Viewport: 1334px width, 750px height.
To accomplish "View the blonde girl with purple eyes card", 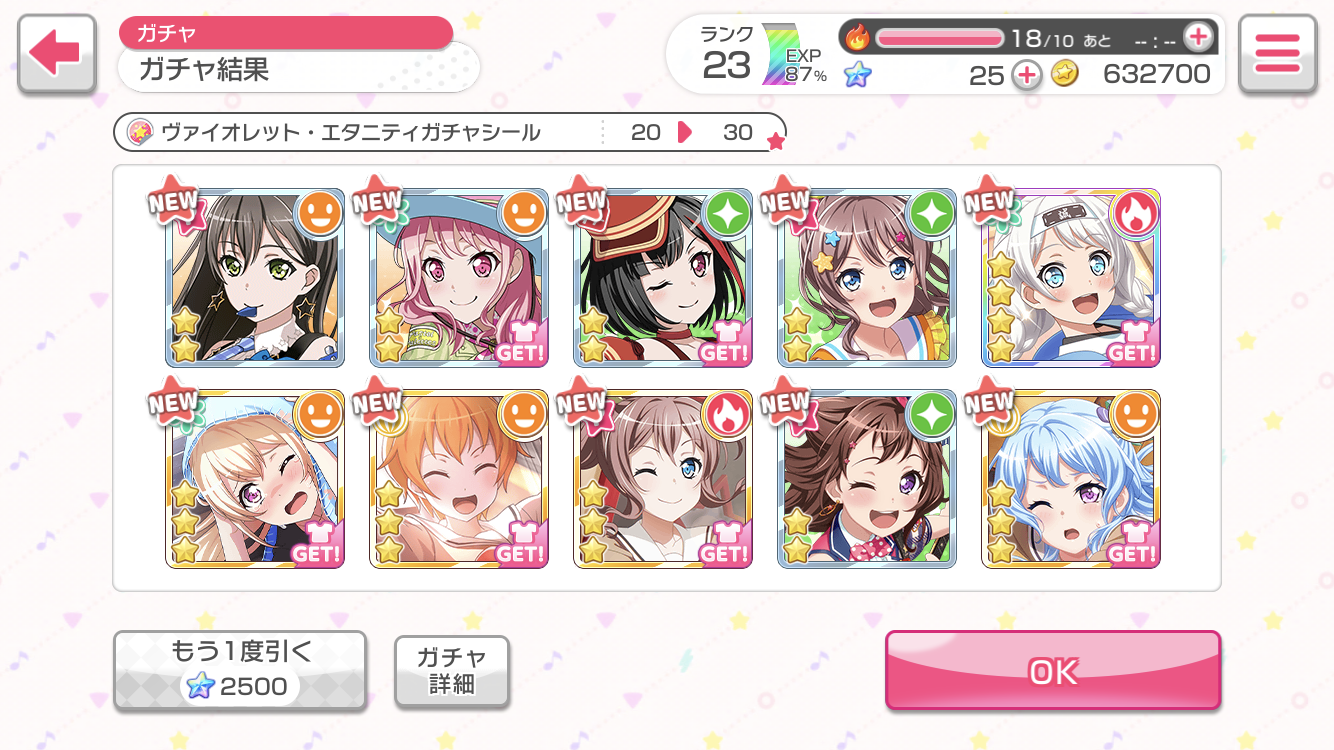I will 255,479.
